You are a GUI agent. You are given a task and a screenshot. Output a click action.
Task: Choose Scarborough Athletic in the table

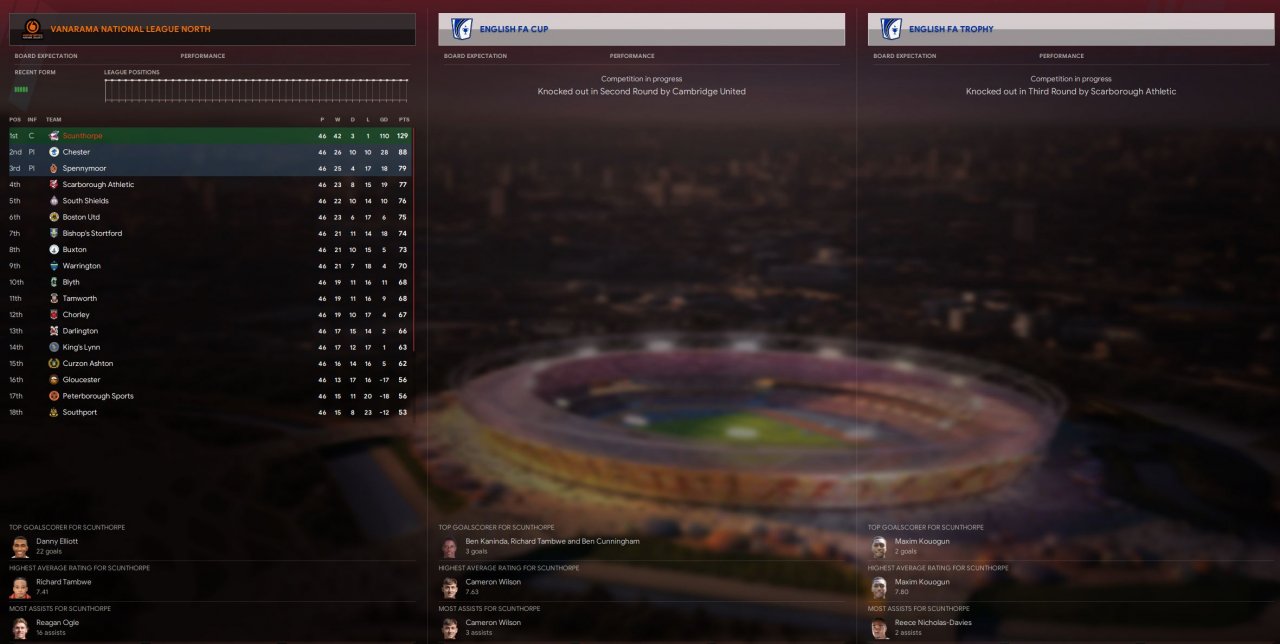tap(98, 185)
